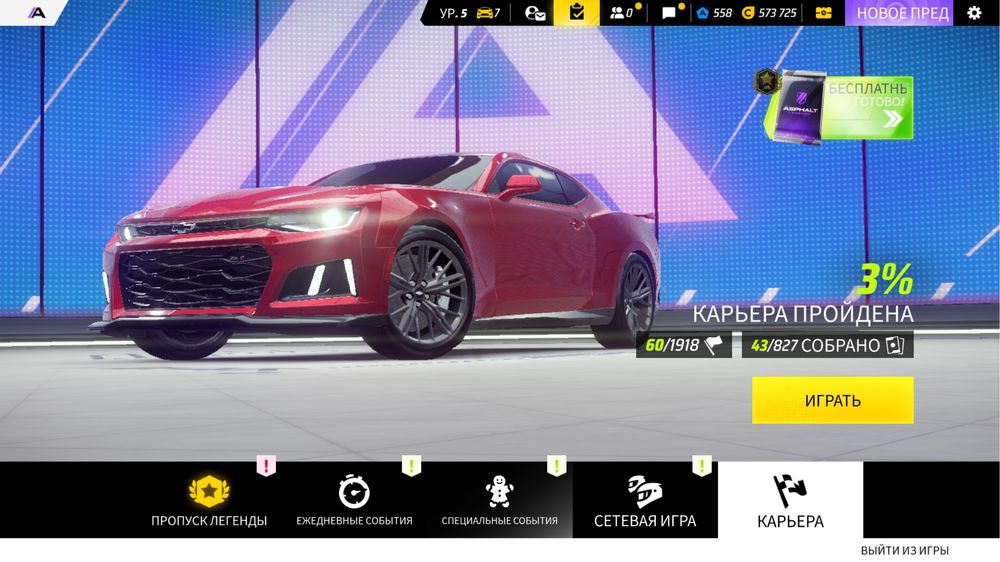Open the chat speech bubble icon
The image size is (1000, 562).
(x=670, y=13)
